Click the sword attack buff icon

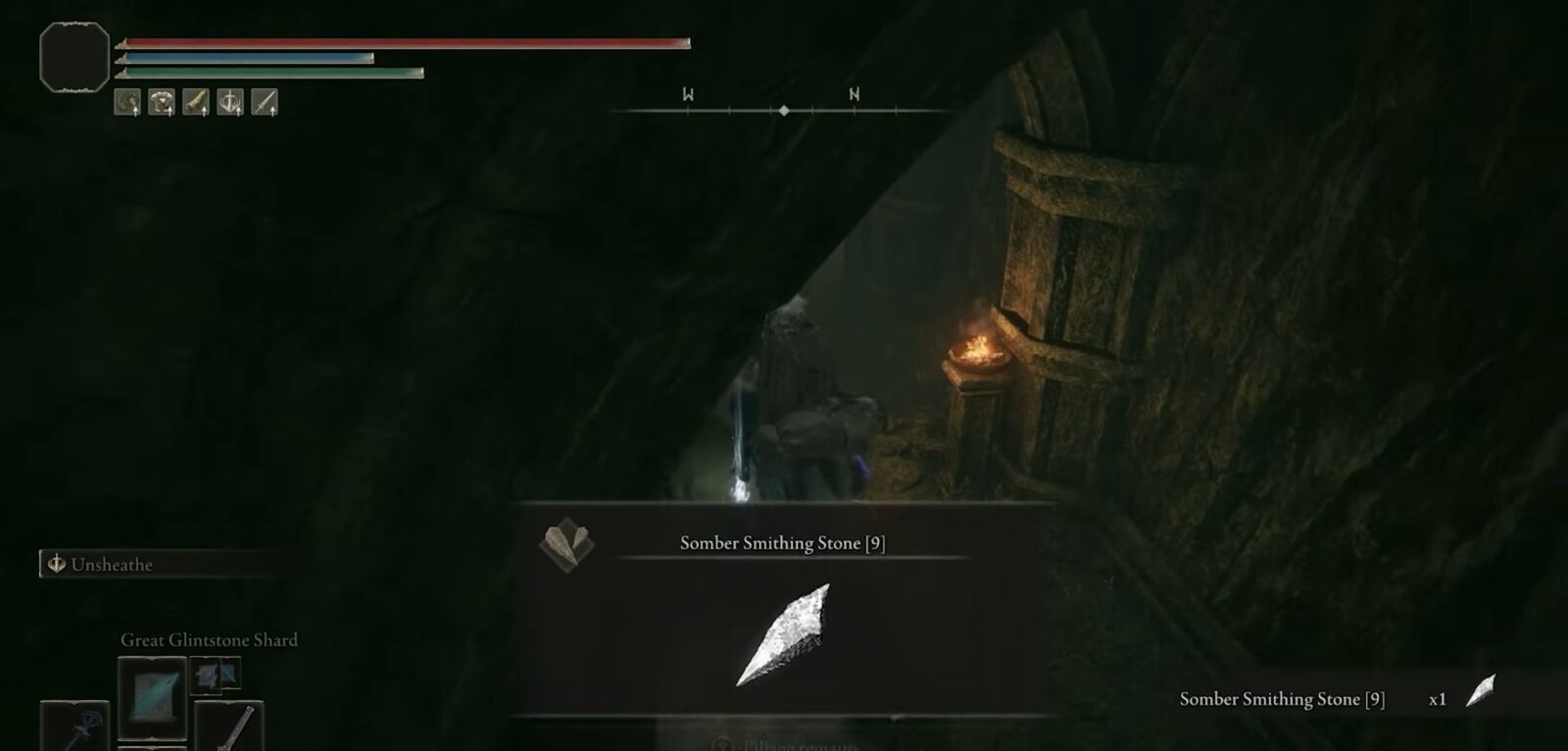click(265, 102)
